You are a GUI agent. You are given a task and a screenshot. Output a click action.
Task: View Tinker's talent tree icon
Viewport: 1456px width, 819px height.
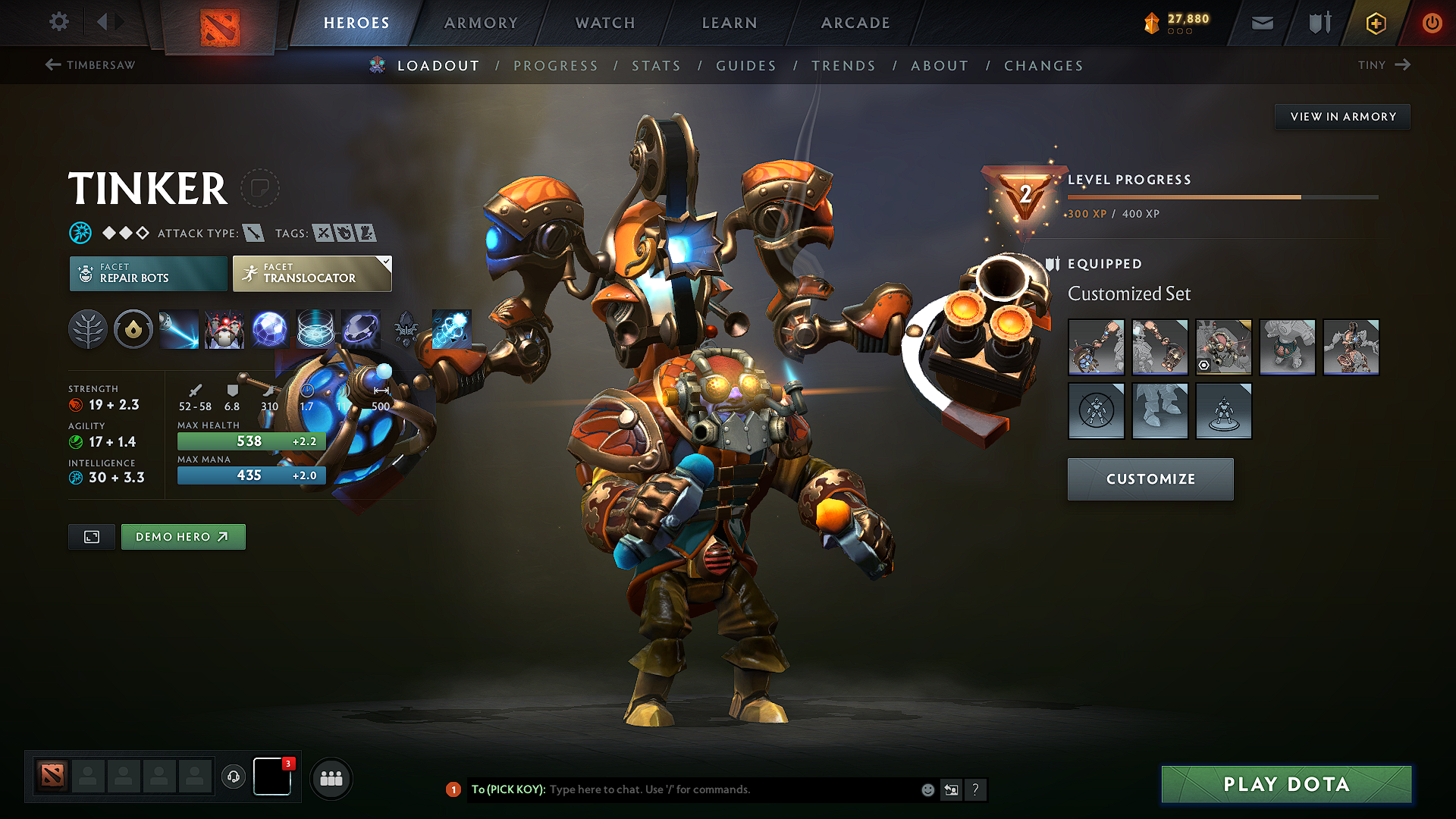[x=88, y=329]
